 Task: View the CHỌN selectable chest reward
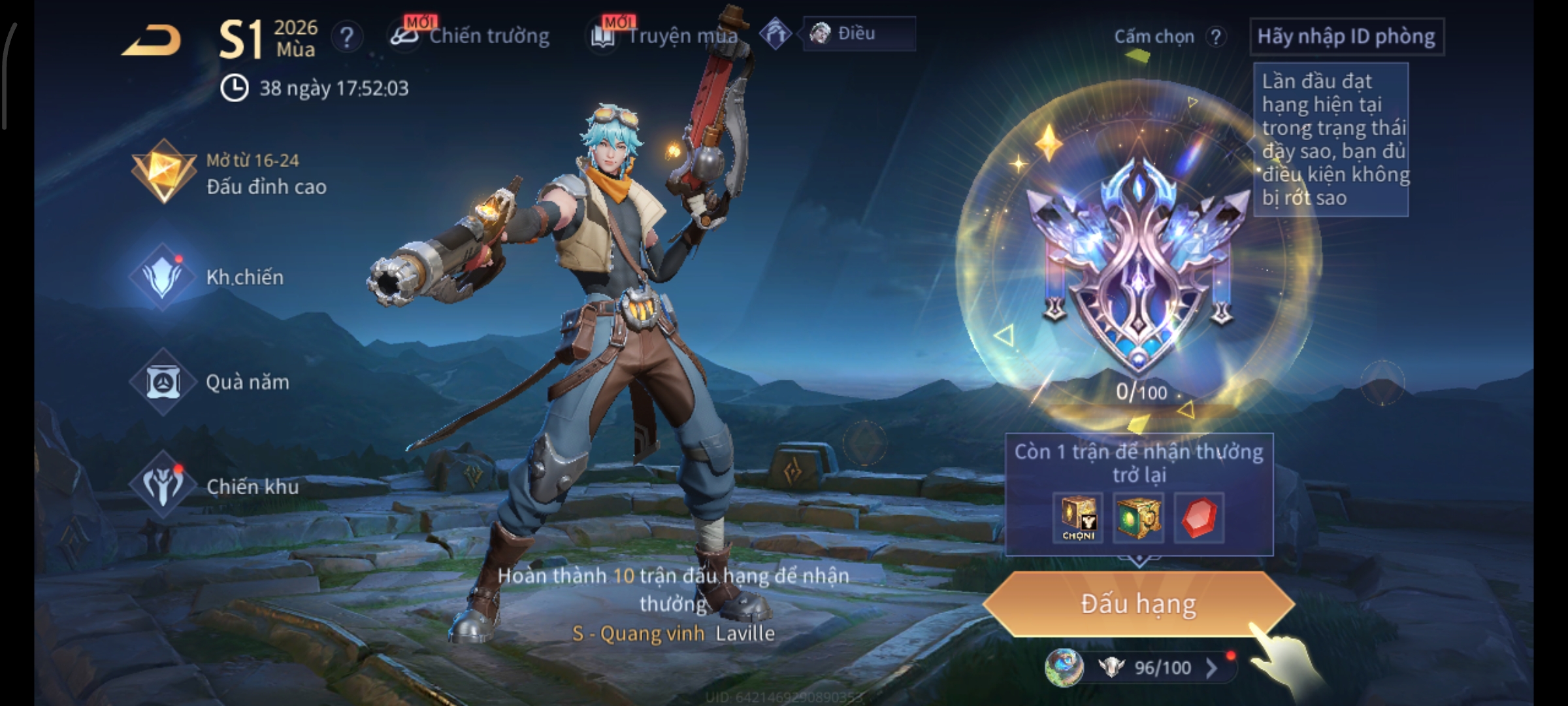pos(1078,518)
